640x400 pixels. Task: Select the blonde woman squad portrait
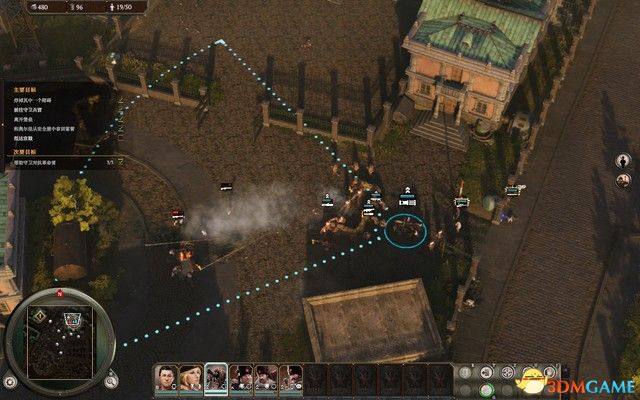190,377
